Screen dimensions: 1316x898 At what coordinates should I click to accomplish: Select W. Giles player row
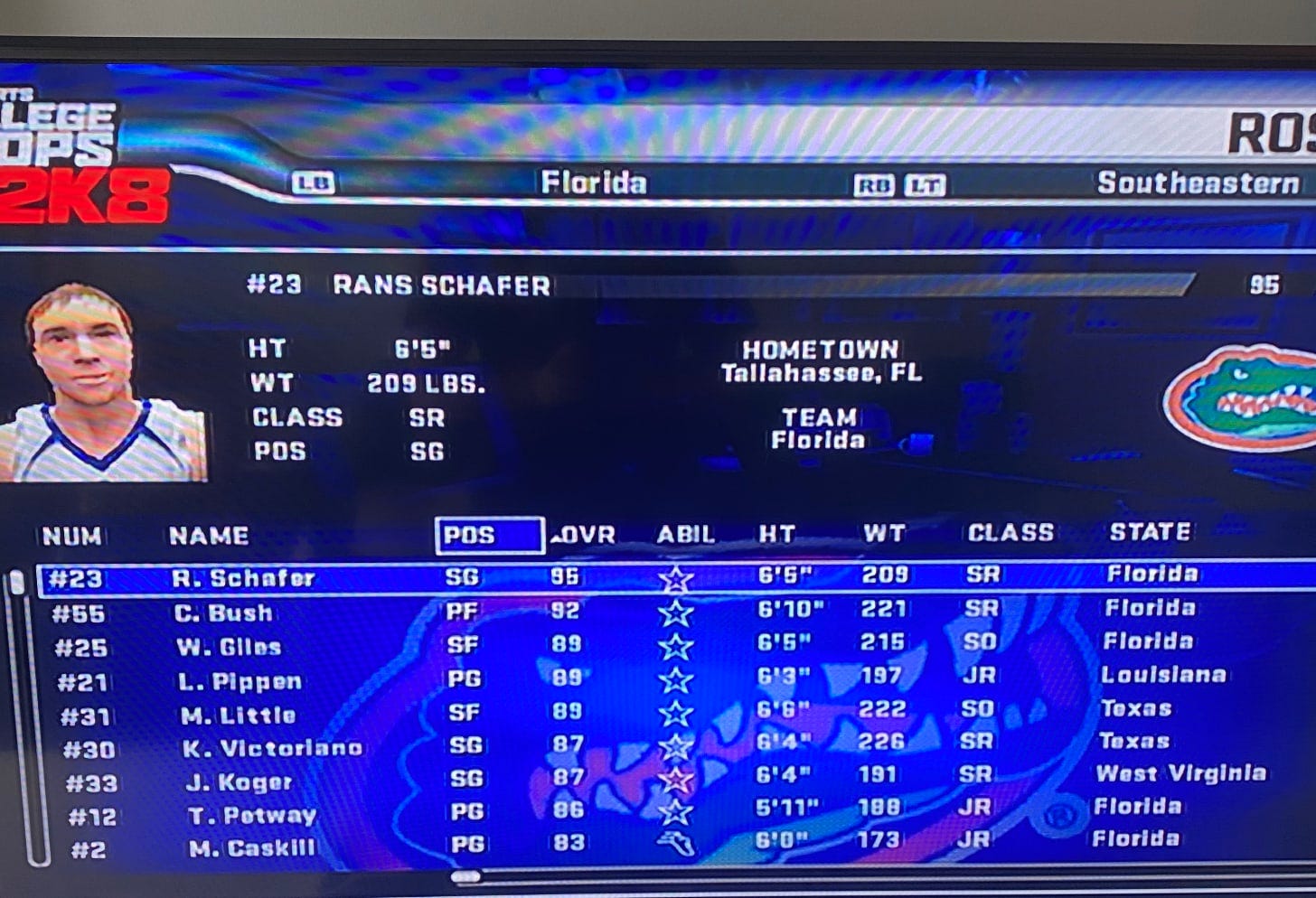click(229, 647)
